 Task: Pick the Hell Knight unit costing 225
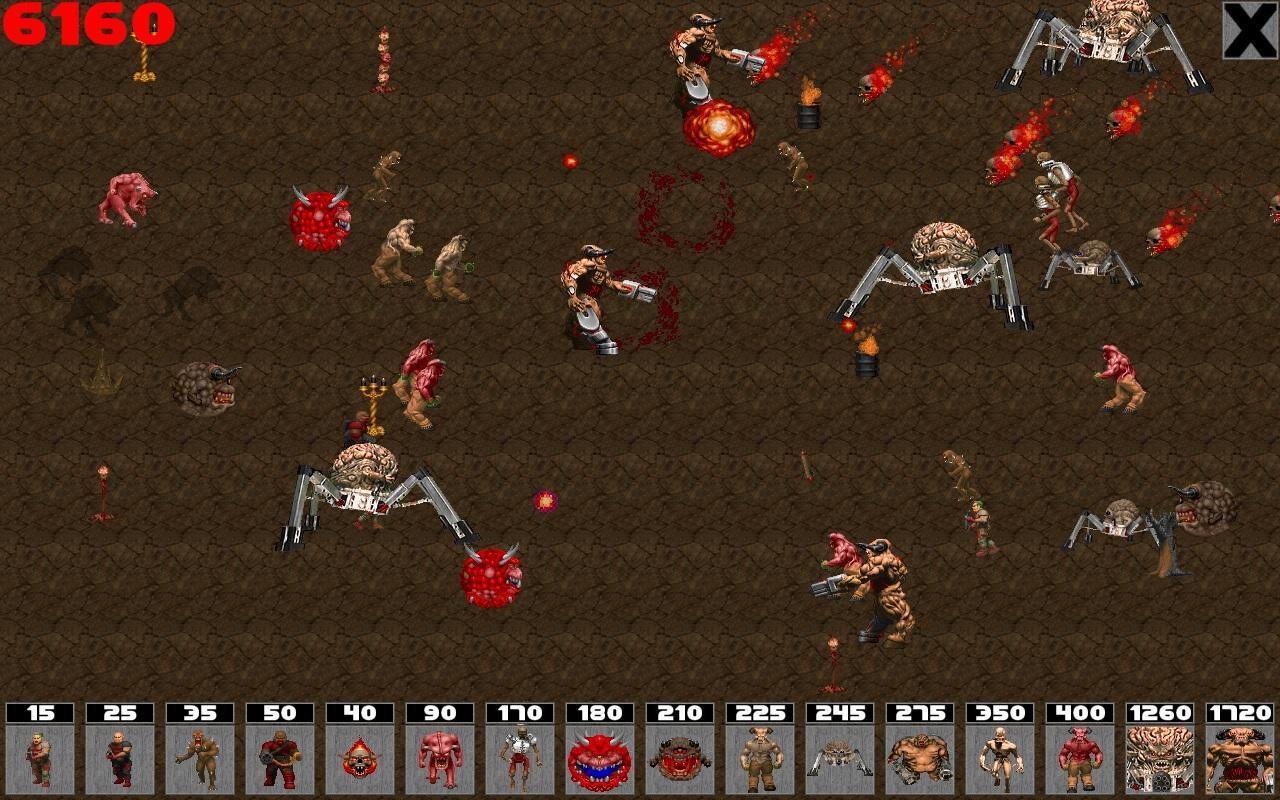click(760, 758)
